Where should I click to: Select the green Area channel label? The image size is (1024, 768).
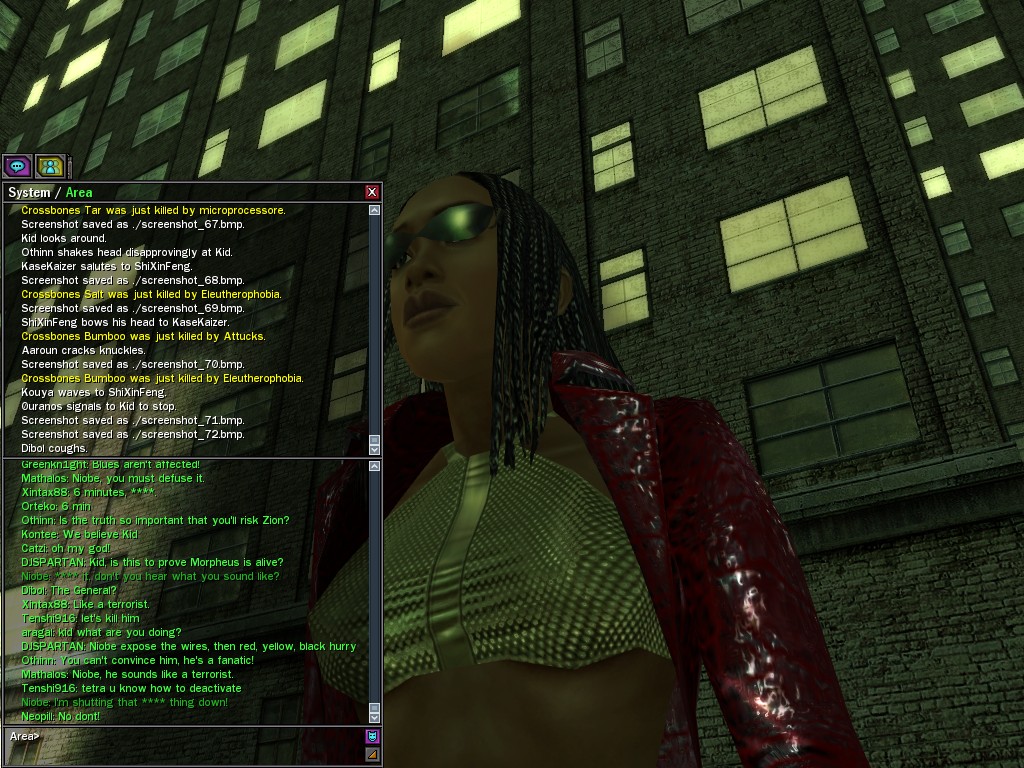point(79,192)
